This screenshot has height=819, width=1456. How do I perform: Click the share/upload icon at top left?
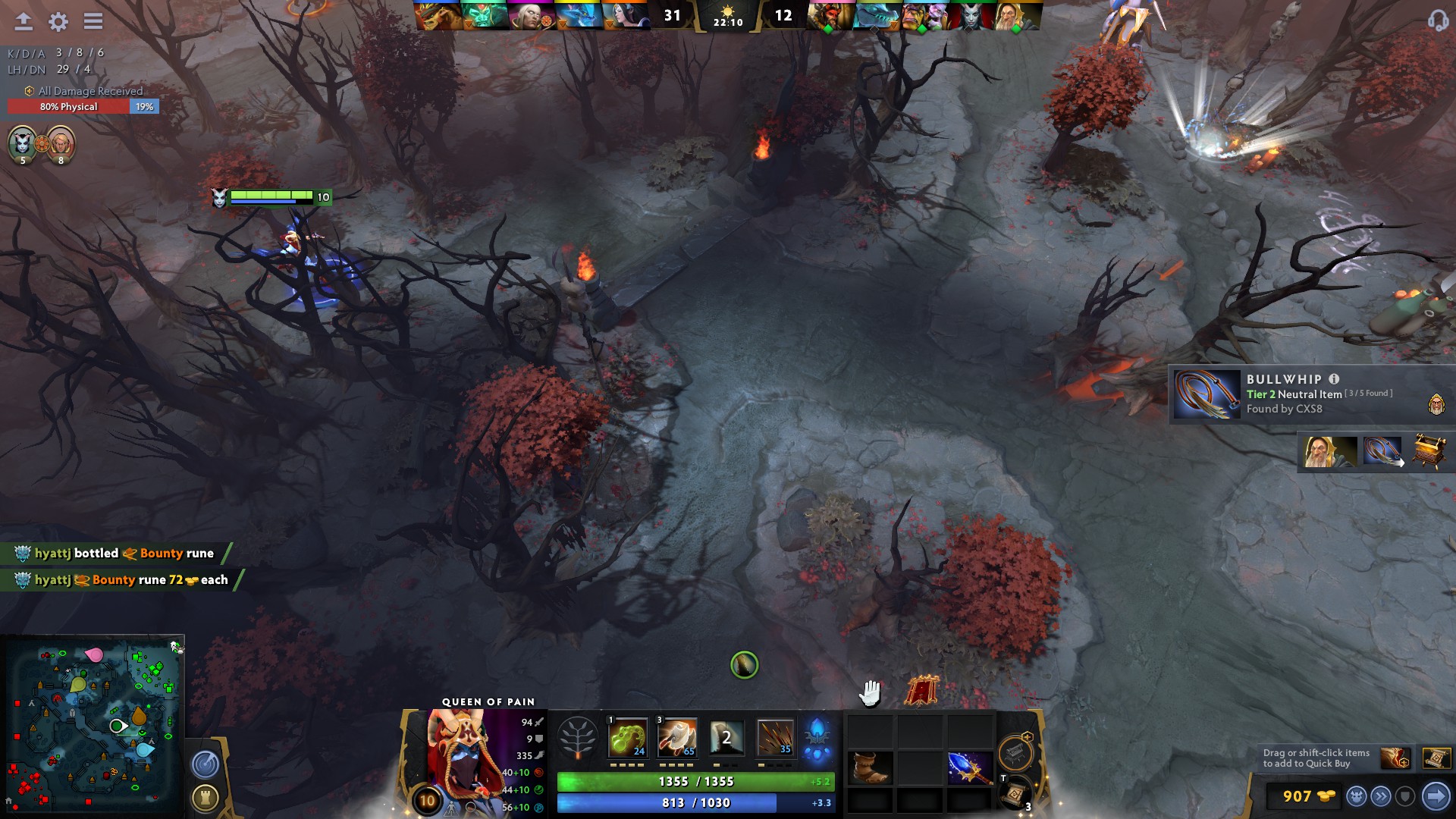22,22
